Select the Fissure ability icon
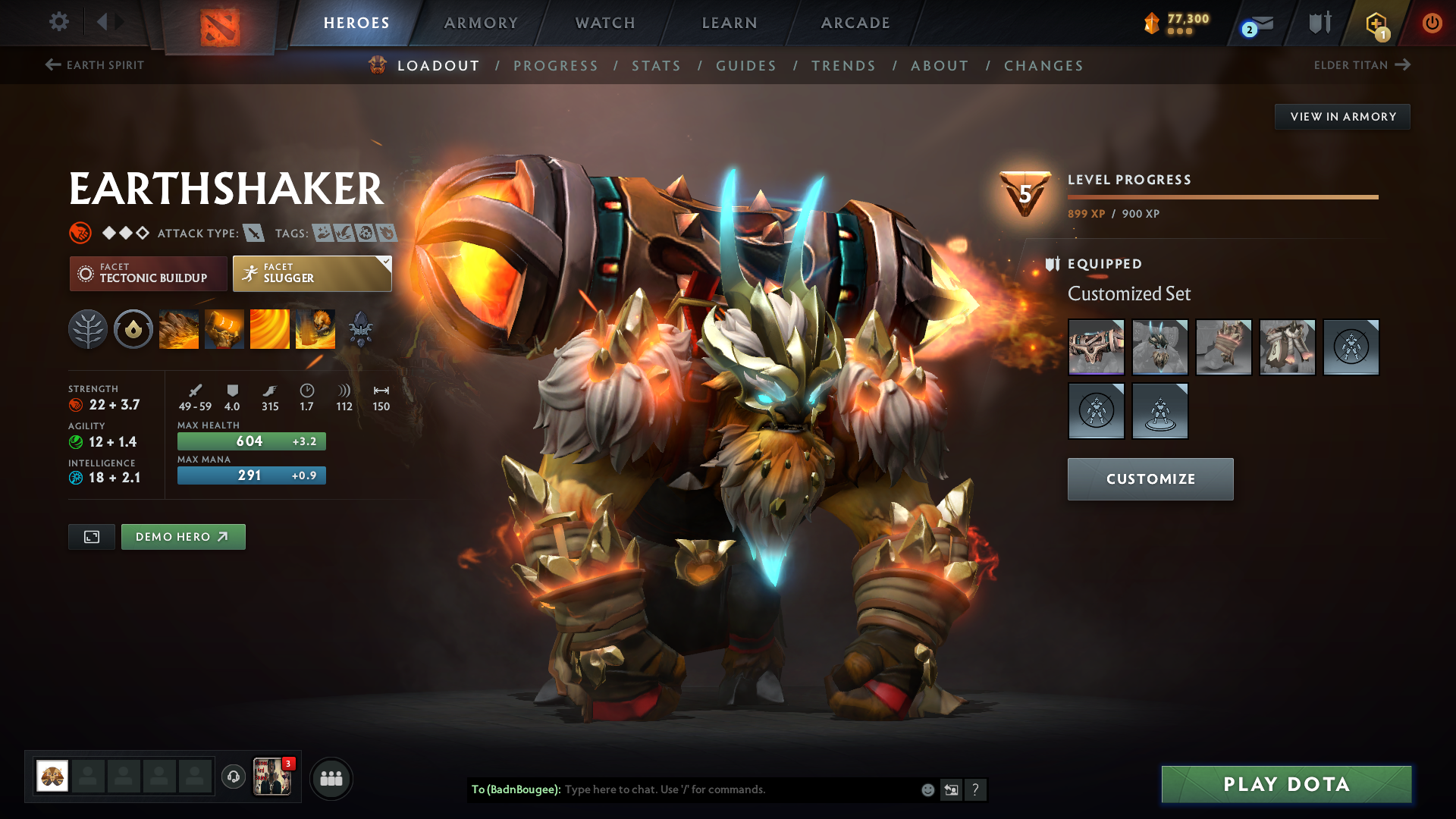This screenshot has height=819, width=1456. 179,329
